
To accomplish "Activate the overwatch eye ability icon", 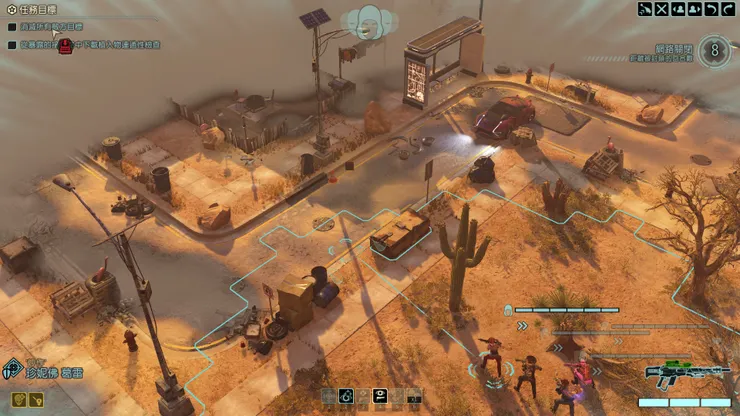I will (x=380, y=397).
